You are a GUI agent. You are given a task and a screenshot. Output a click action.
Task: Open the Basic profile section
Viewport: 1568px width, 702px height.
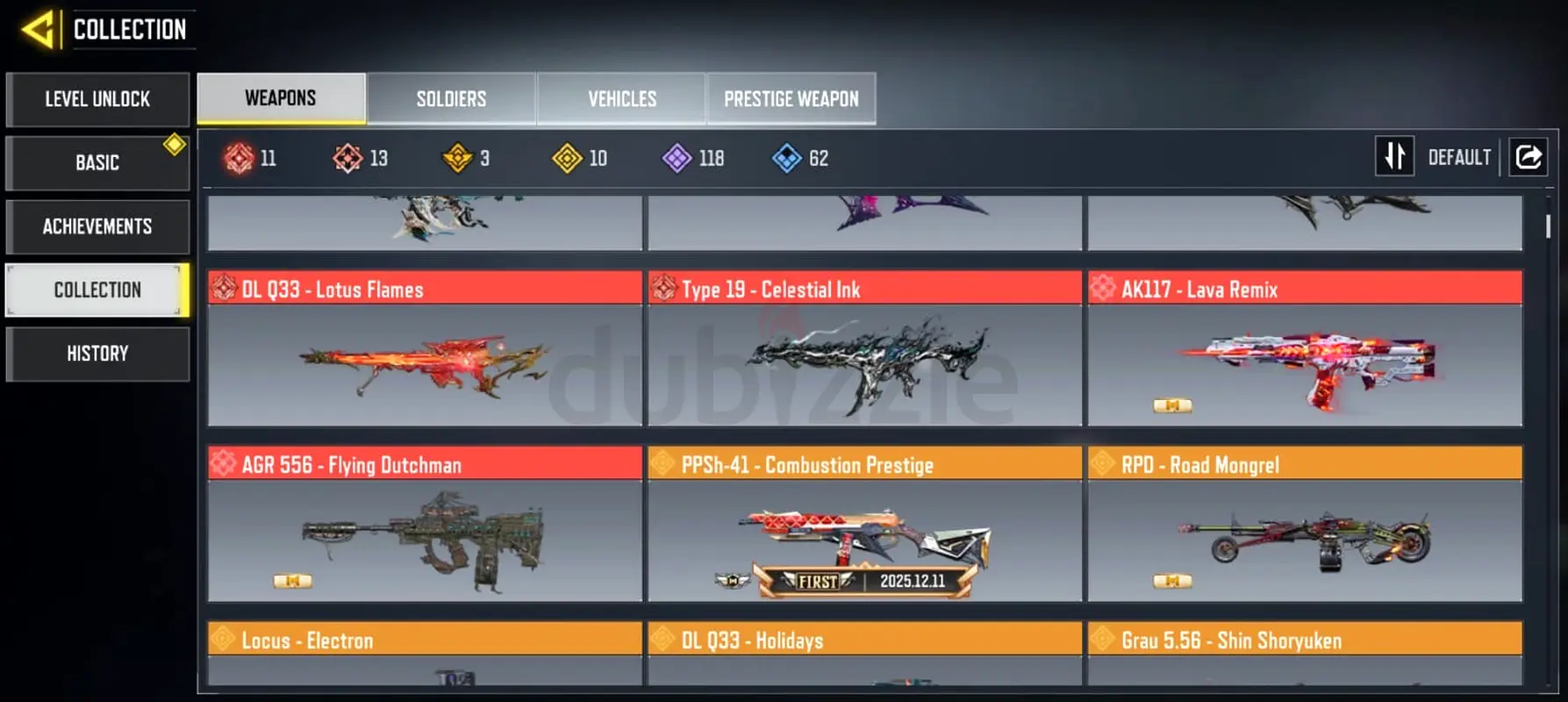[x=97, y=162]
